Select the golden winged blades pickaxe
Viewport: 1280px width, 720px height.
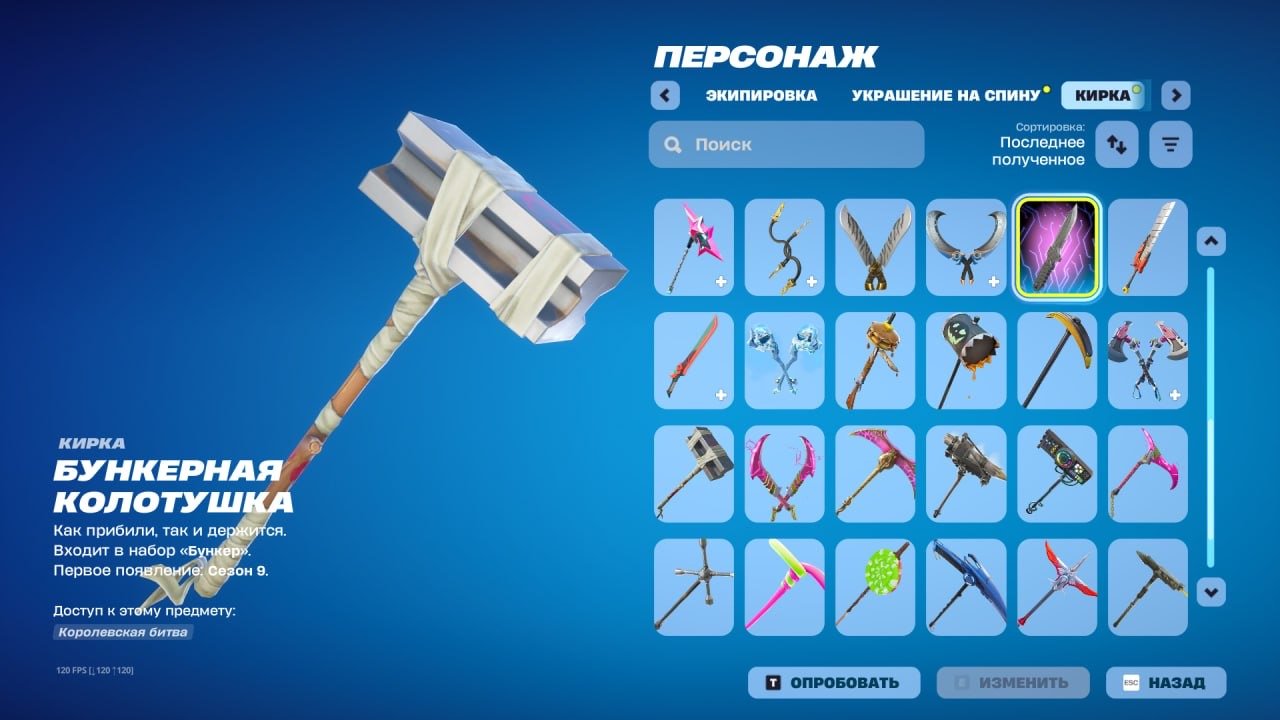coord(875,248)
